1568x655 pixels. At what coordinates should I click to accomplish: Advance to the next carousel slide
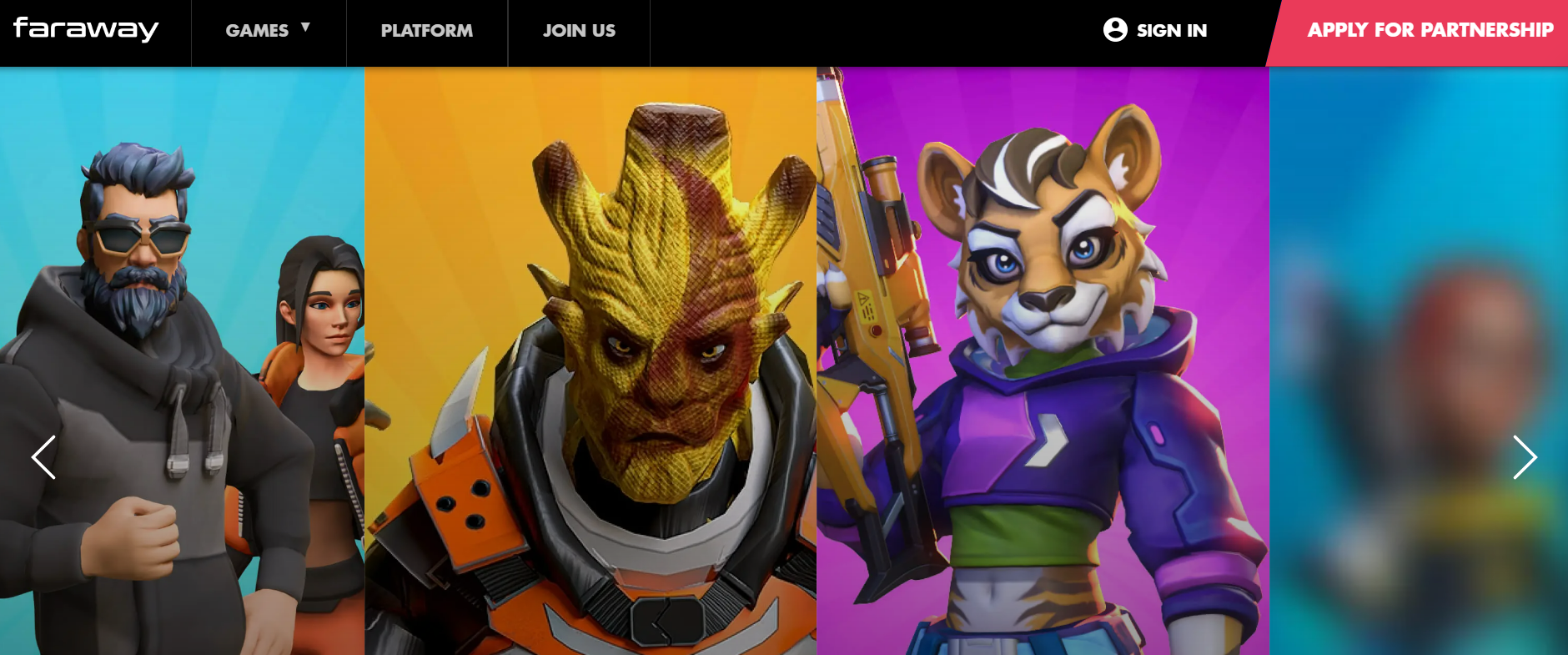click(x=1525, y=457)
